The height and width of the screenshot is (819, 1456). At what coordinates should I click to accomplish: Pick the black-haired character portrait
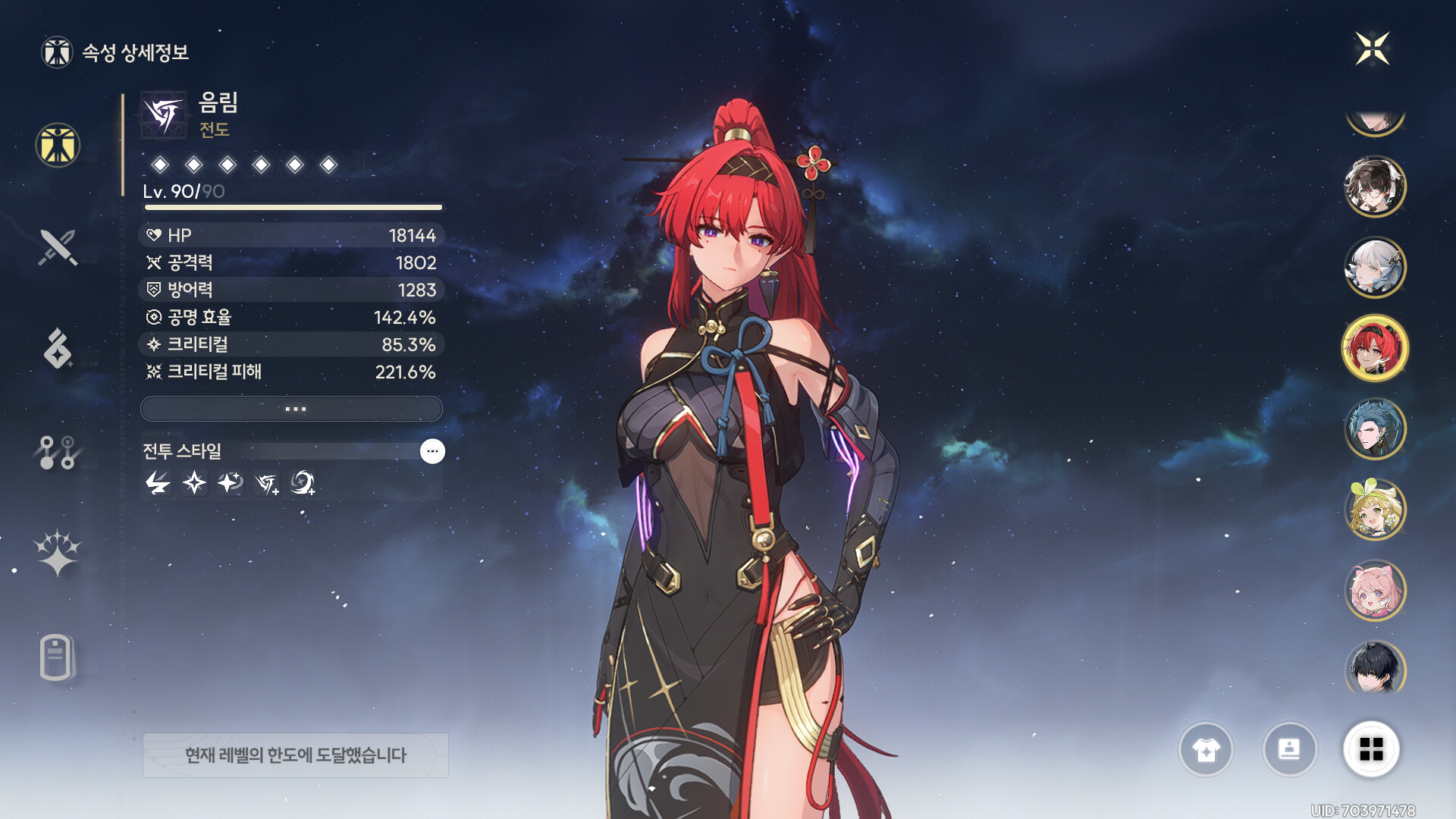click(x=1374, y=669)
